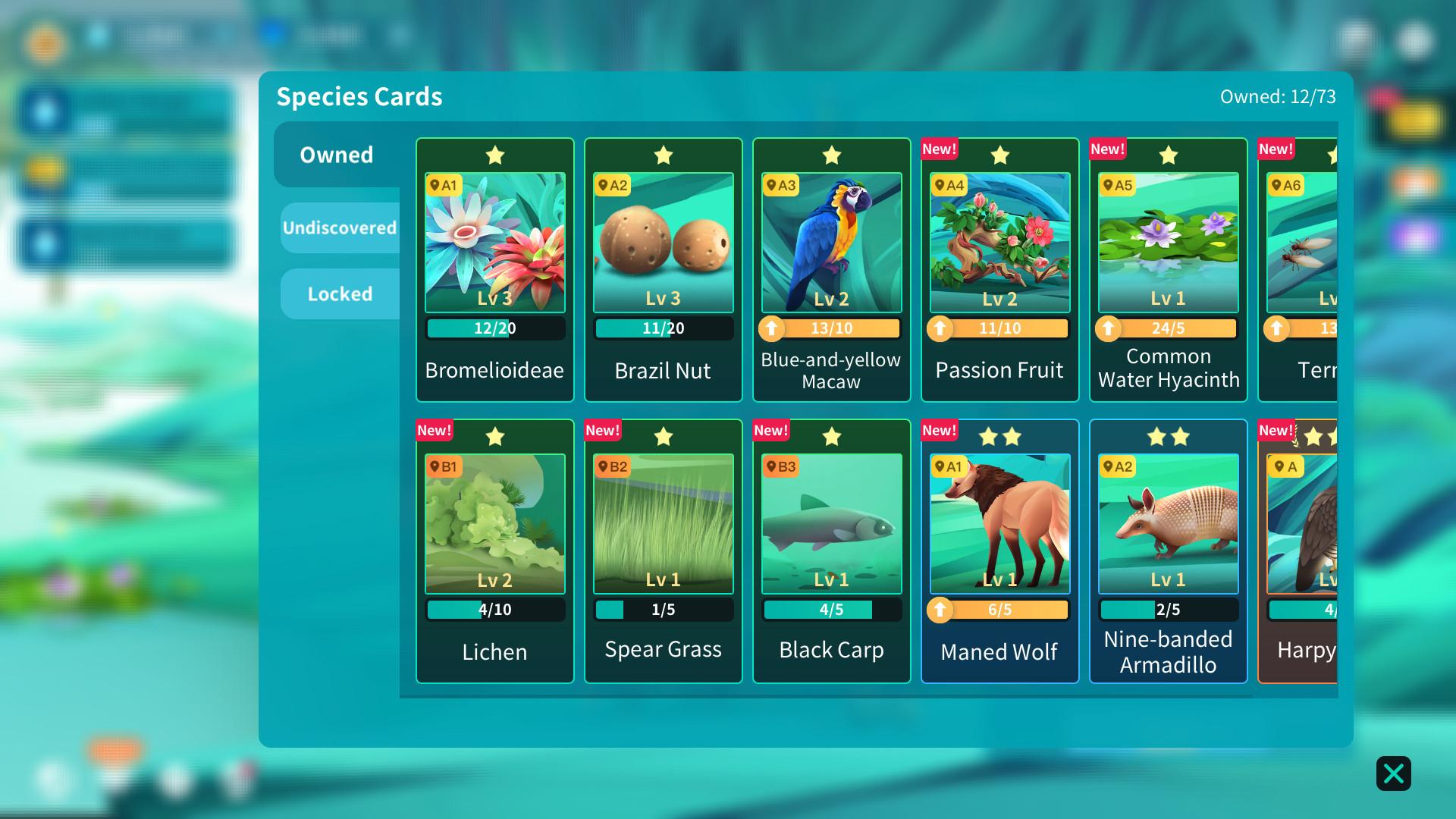Select the Owned tab
This screenshot has width=1456, height=819.
point(337,155)
